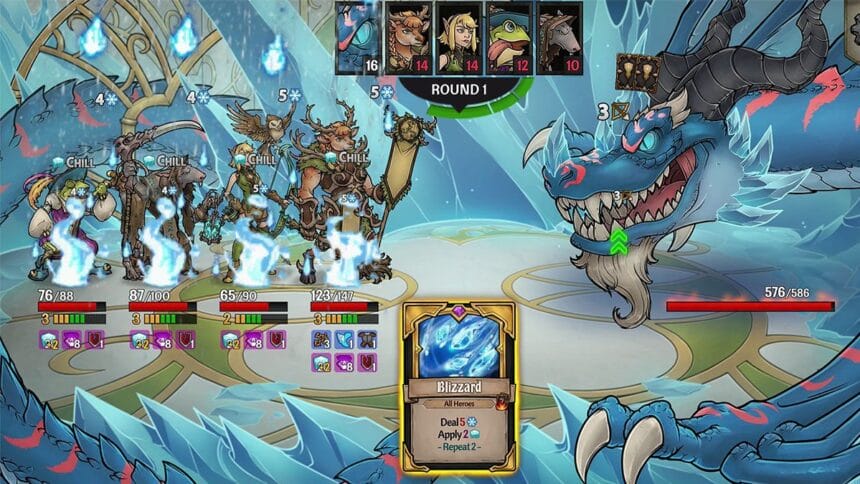This screenshot has width=860, height=484.
Task: Inspect the blue armor status icon
Action: pyautogui.click(x=367, y=339)
